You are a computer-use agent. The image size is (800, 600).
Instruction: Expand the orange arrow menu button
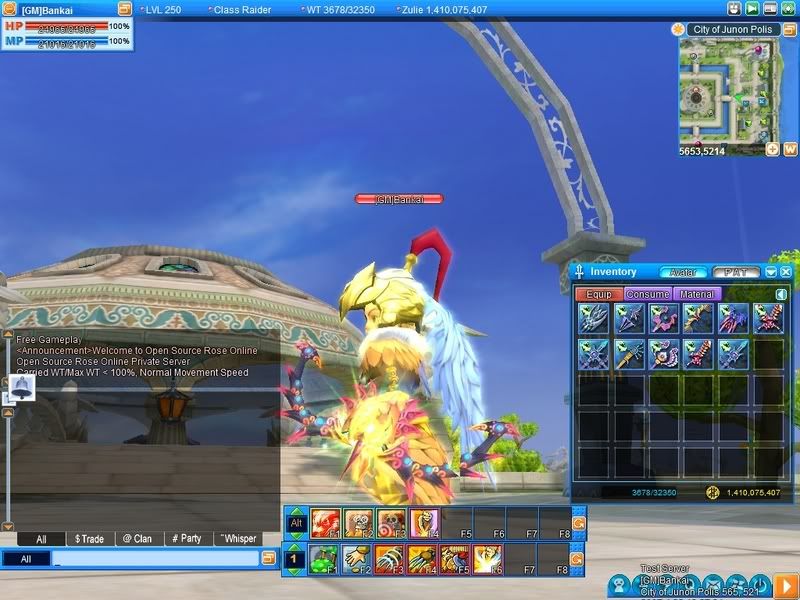point(785,584)
